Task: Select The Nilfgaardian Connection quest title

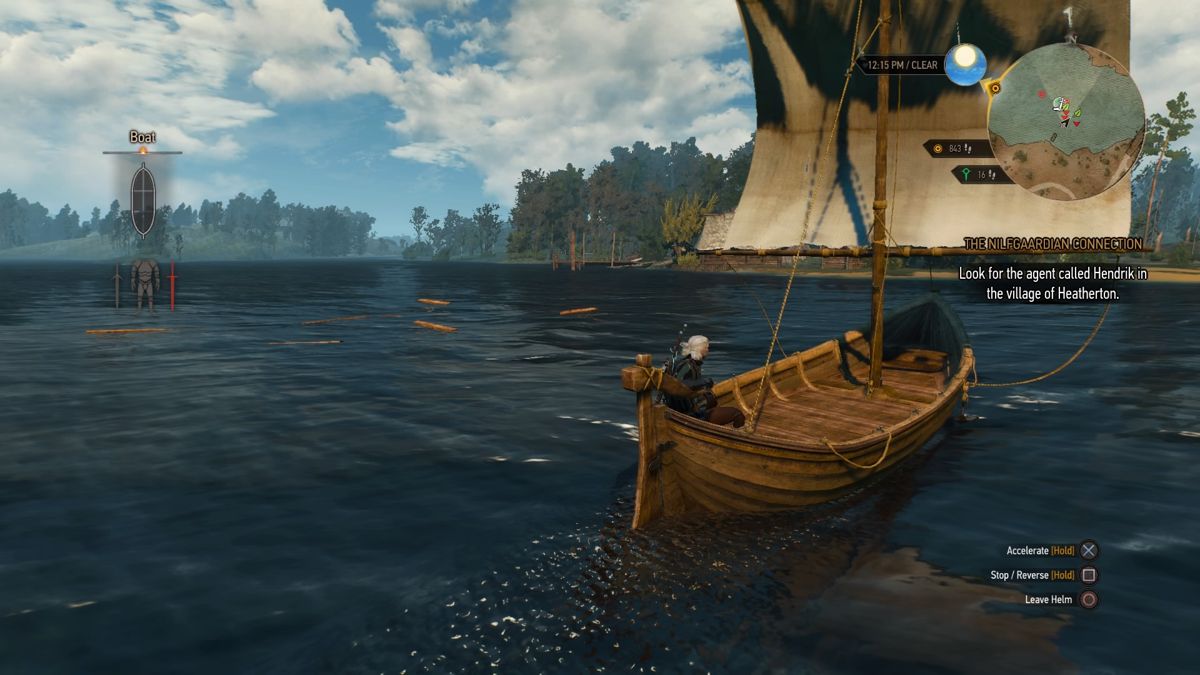Action: tap(1051, 244)
